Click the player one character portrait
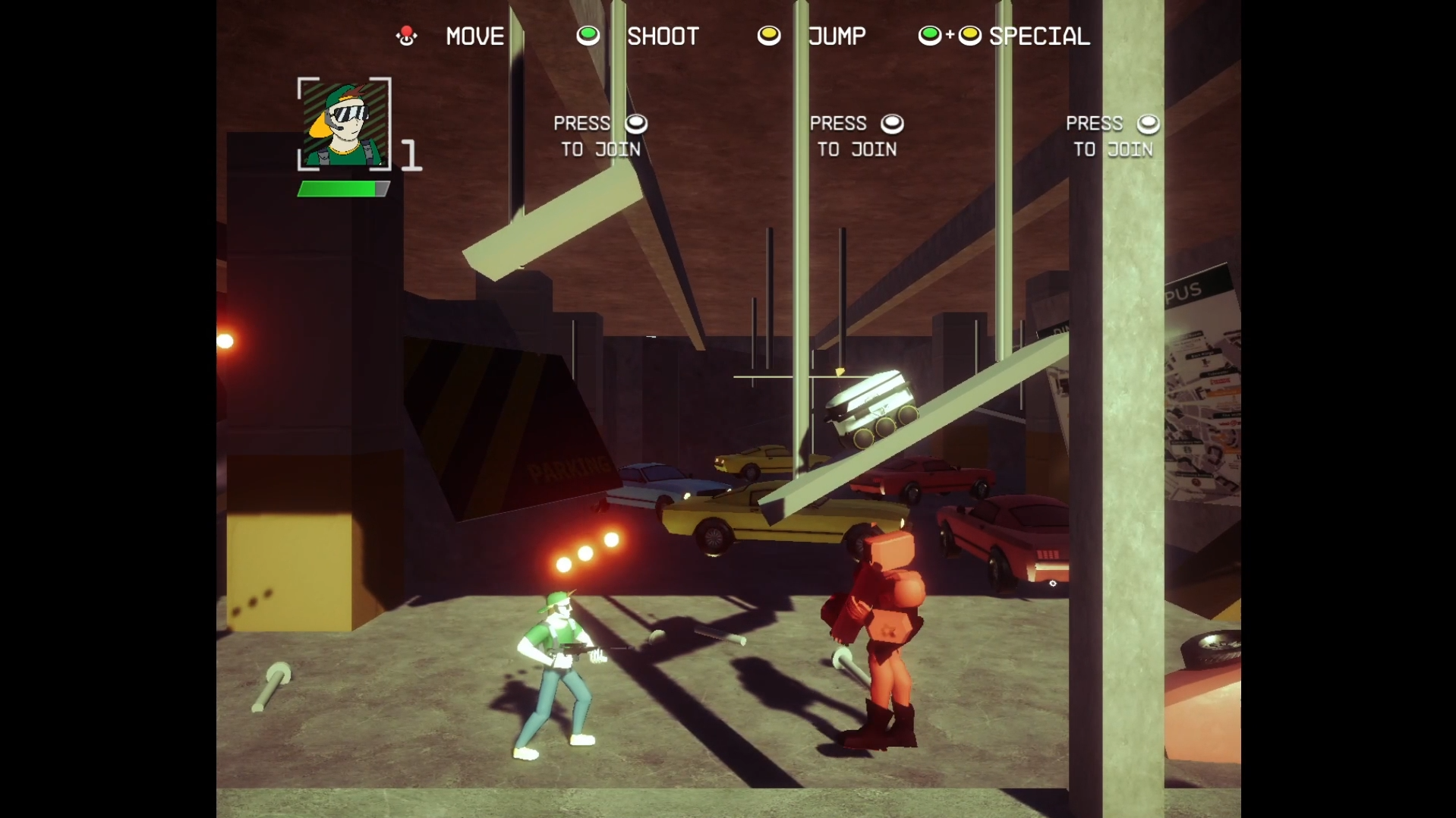This screenshot has height=818, width=1456. (344, 124)
